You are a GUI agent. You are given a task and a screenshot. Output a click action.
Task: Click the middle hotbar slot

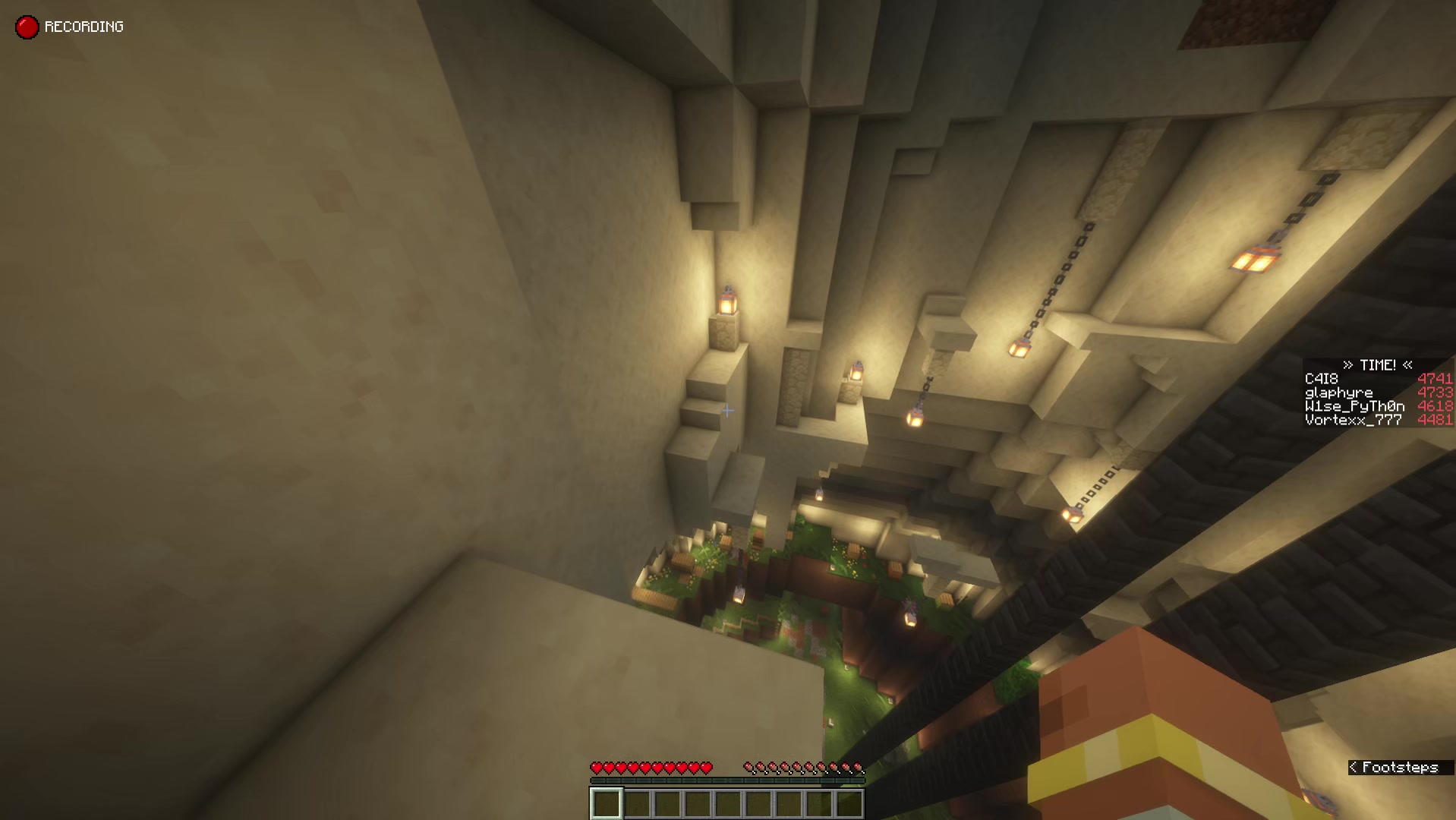[727, 802]
